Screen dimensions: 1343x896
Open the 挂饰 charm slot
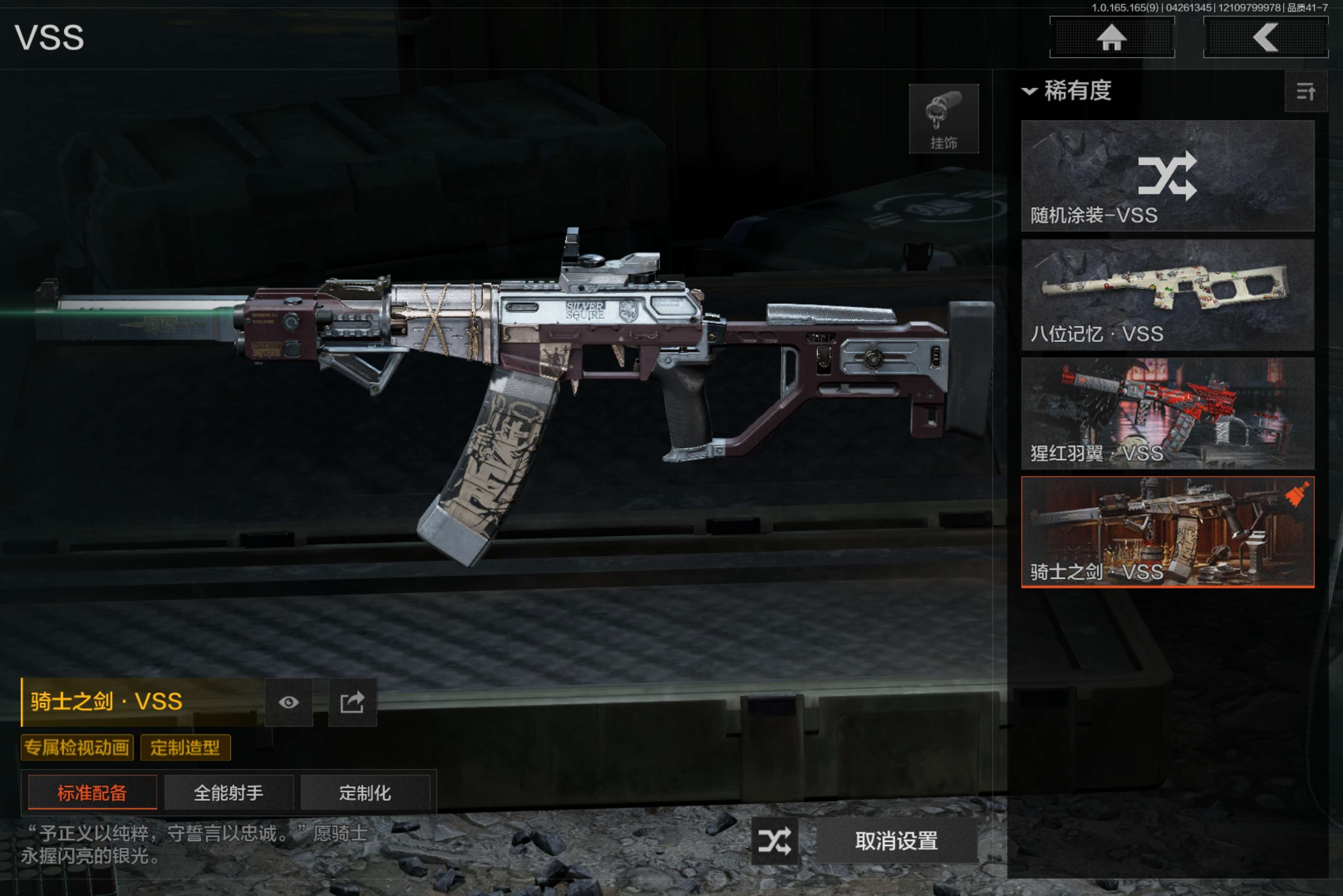click(943, 119)
